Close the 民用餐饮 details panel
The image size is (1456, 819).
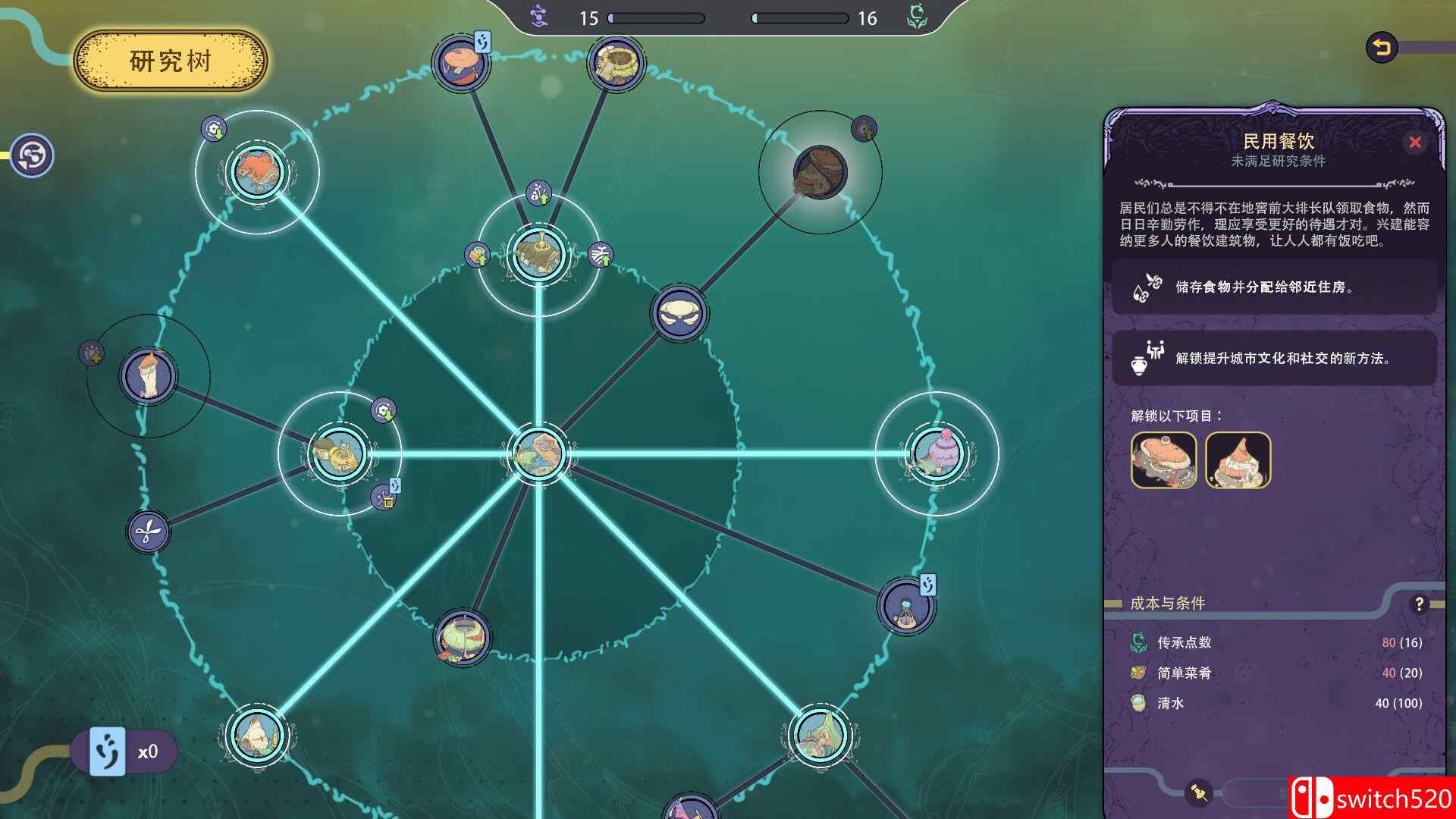1415,141
